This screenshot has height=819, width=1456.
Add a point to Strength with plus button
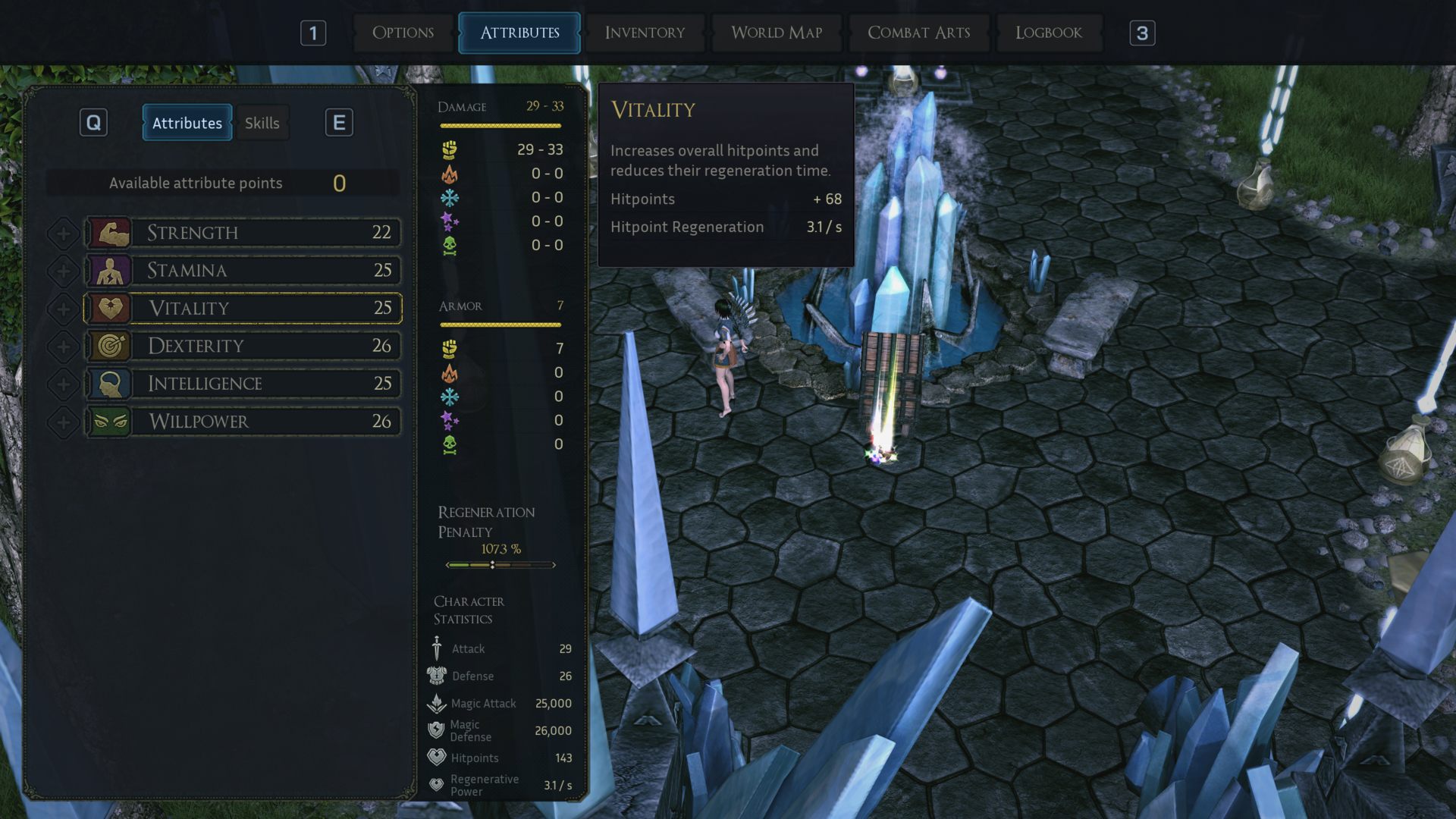[64, 234]
